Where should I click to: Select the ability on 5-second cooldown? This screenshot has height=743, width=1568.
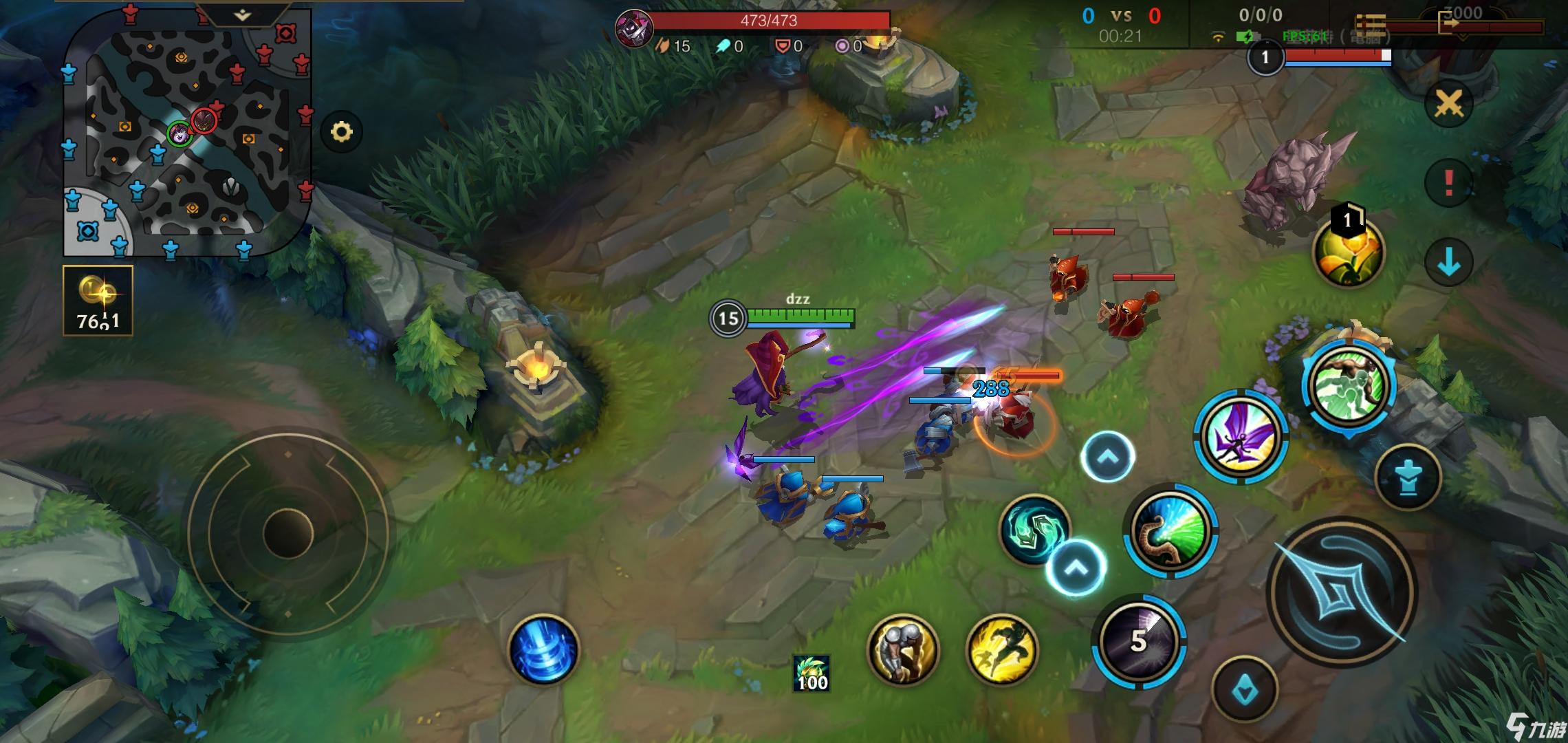click(1138, 641)
